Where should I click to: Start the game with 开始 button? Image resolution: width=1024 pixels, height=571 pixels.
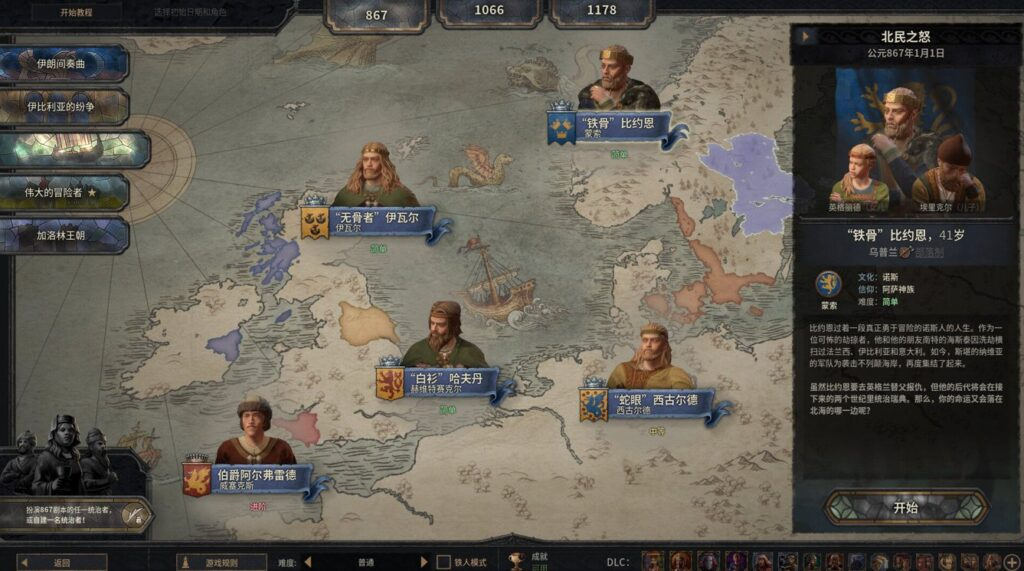tap(905, 508)
